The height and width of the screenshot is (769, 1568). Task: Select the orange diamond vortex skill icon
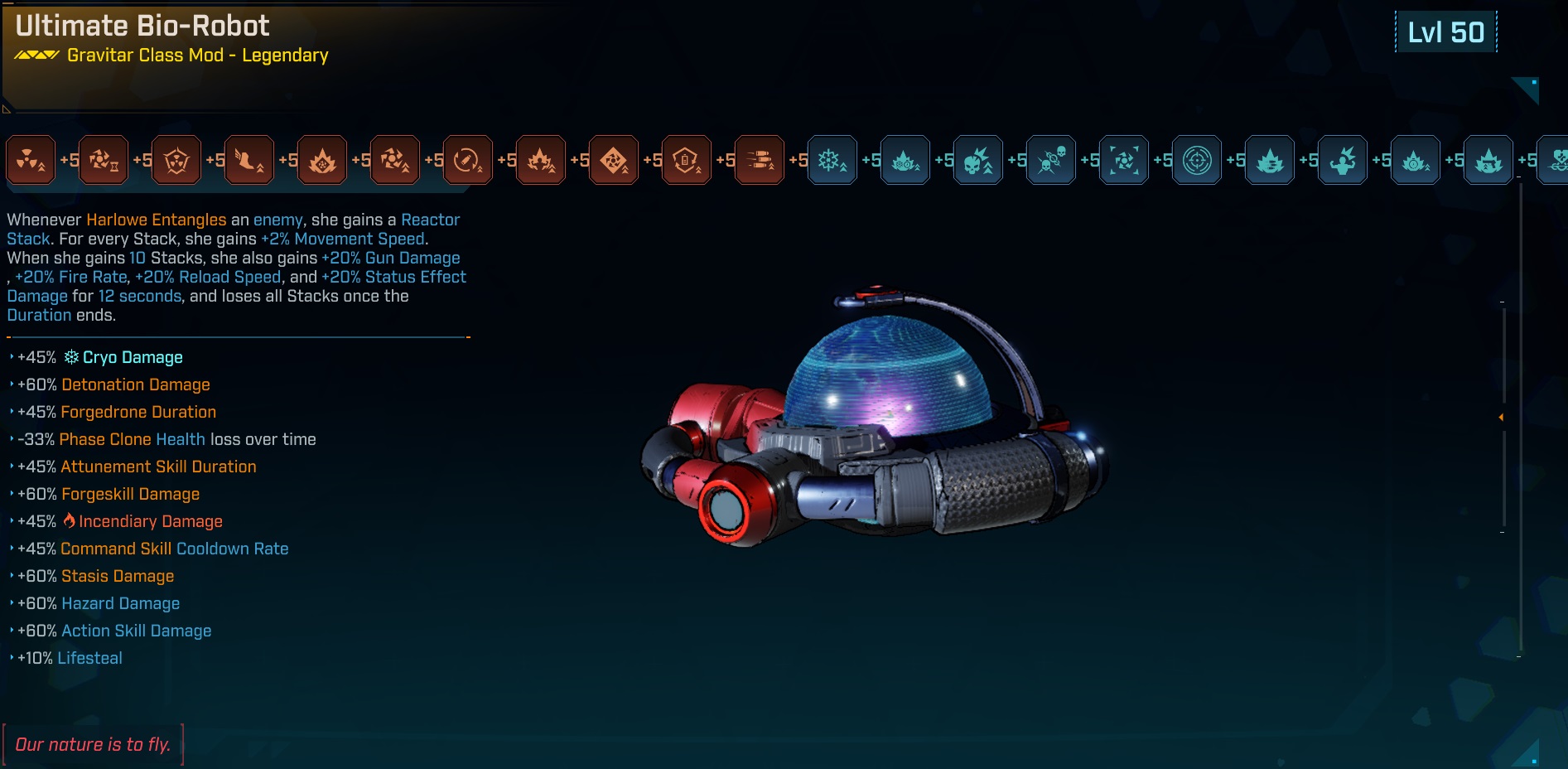[x=614, y=160]
